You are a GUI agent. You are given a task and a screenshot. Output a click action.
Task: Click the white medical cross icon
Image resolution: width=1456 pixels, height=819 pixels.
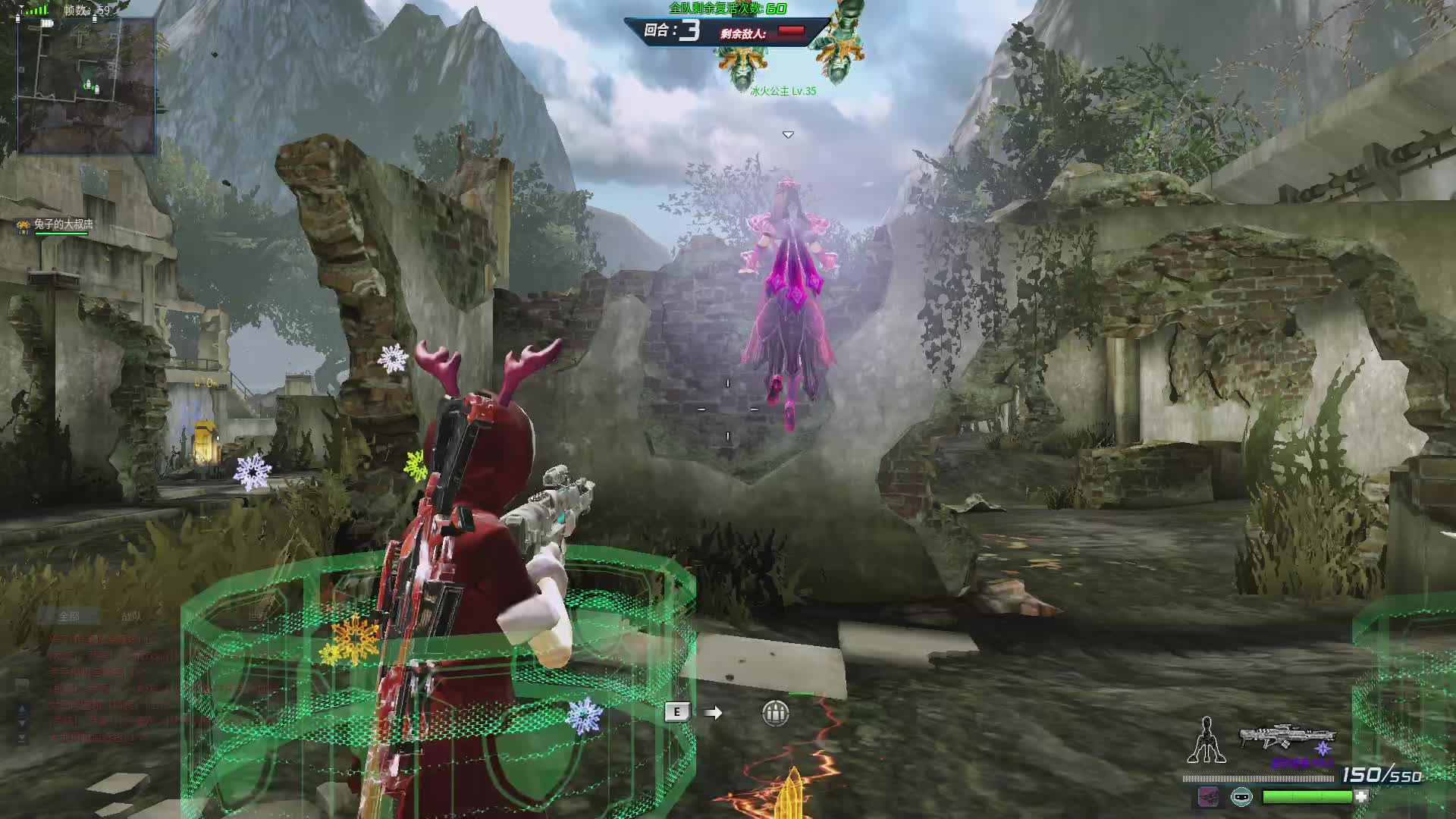point(1362,796)
